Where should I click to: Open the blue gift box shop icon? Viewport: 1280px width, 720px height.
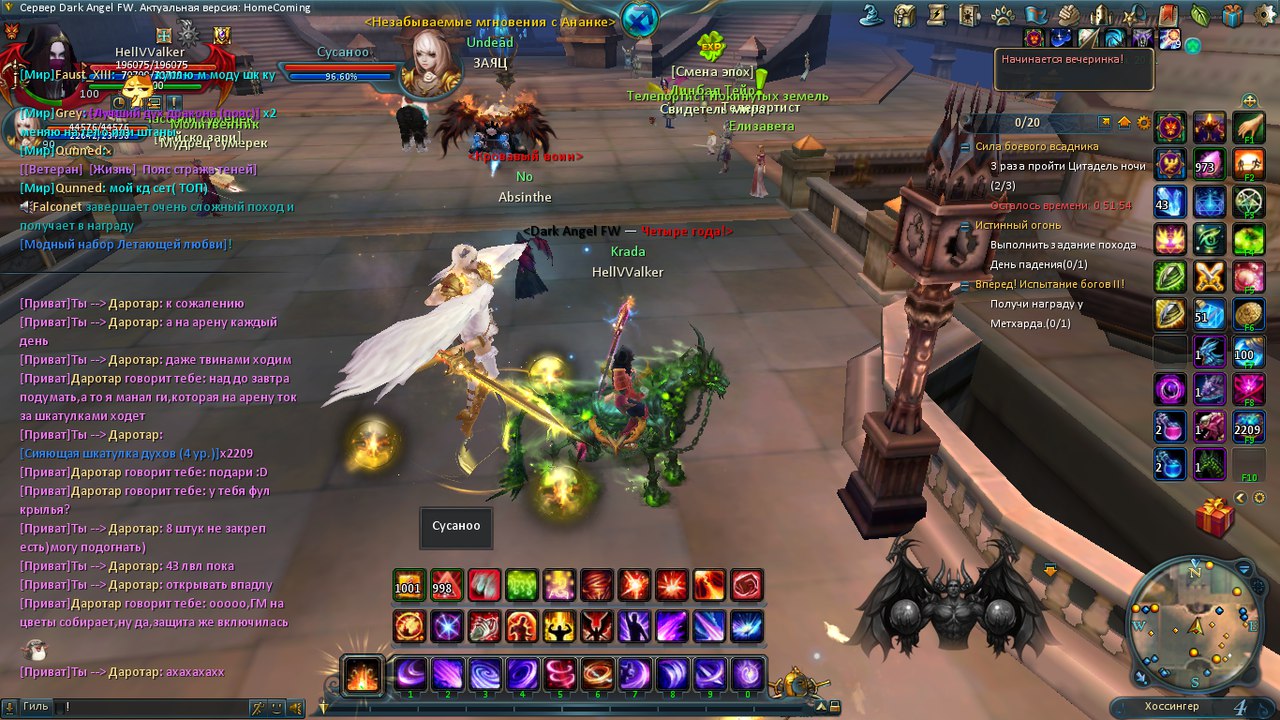[1233, 15]
